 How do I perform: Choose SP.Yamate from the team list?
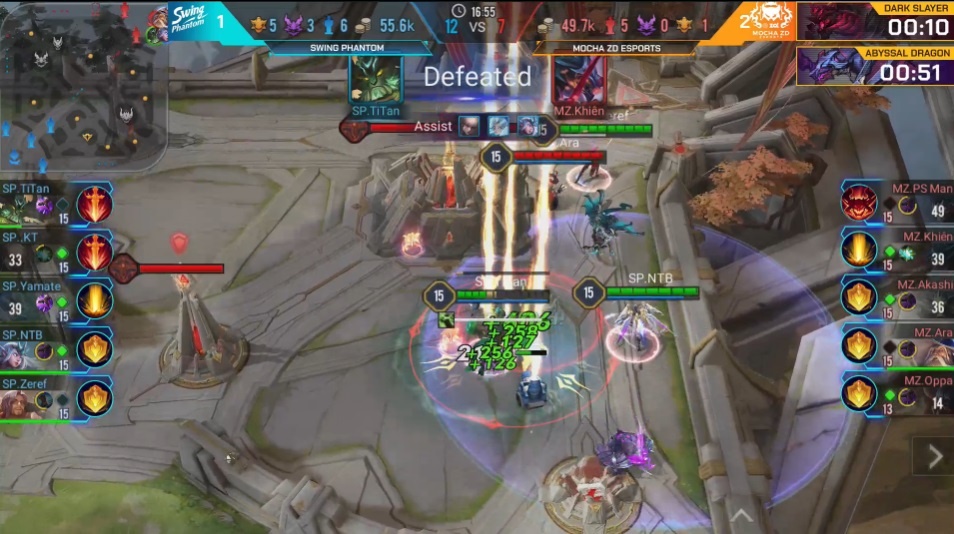[55, 301]
